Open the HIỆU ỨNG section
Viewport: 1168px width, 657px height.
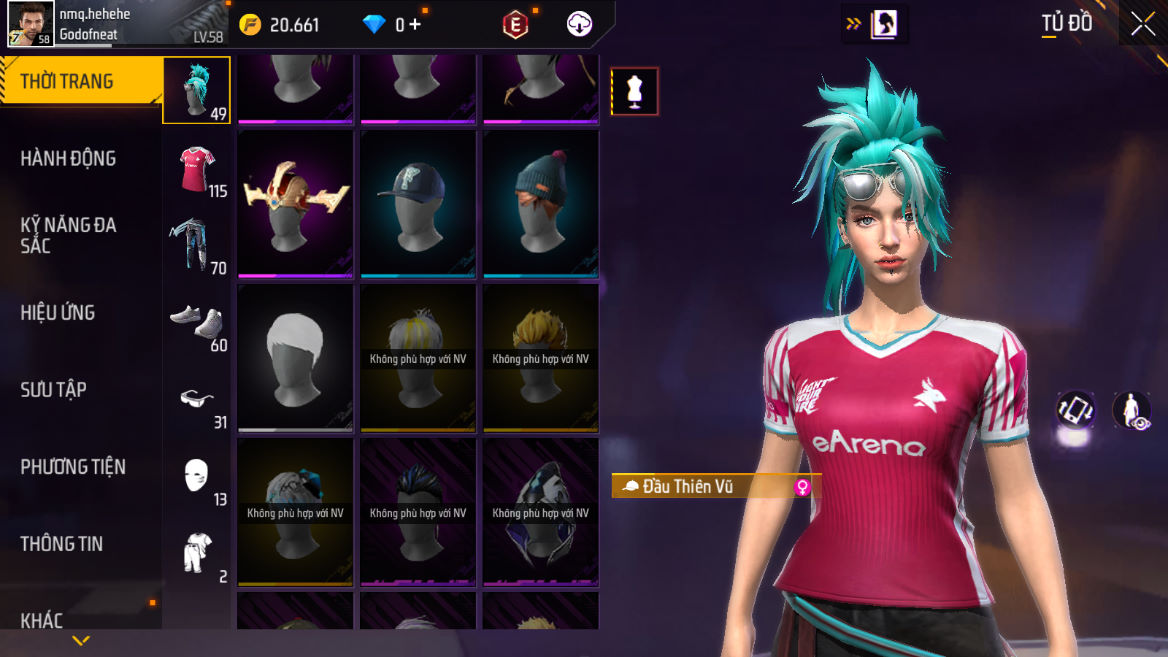(x=58, y=313)
